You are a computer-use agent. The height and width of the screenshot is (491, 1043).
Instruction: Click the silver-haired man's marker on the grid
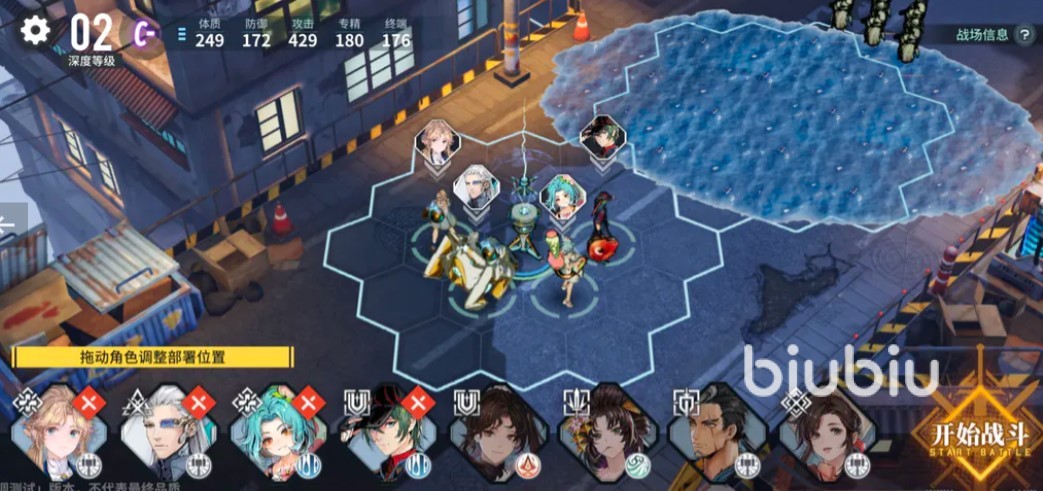(476, 187)
